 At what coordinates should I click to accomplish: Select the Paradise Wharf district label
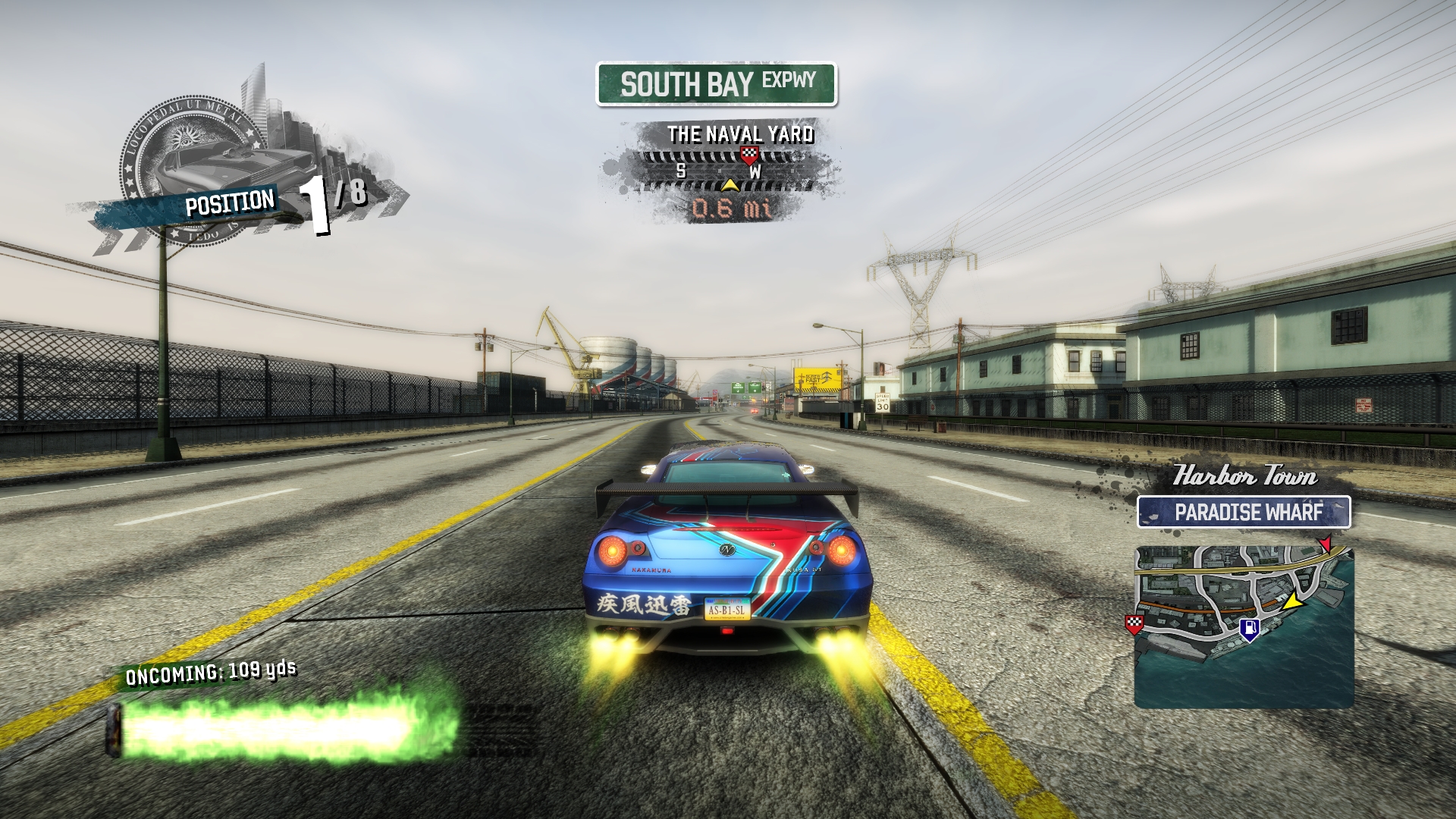(x=1244, y=512)
